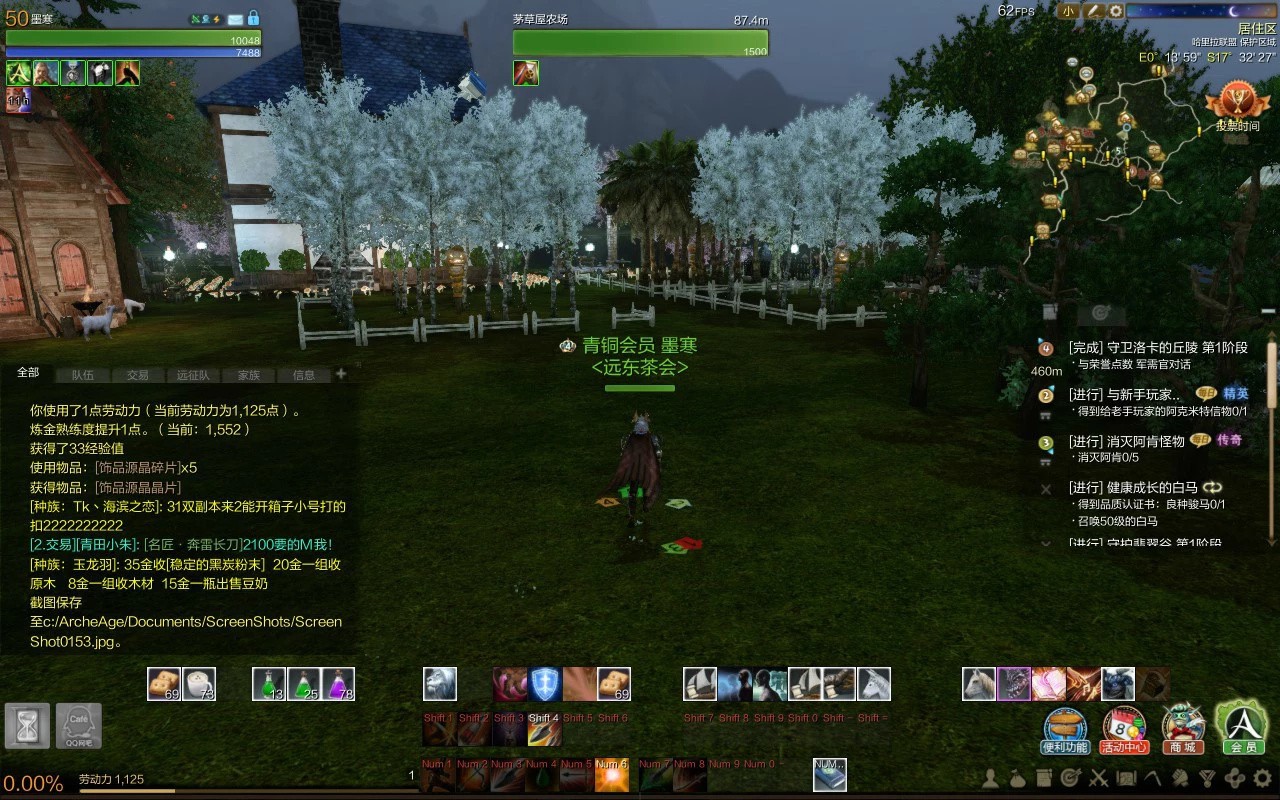Viewport: 1280px width, 800px height.
Task: Open the crossed swords icon in menu bar
Action: (1098, 778)
